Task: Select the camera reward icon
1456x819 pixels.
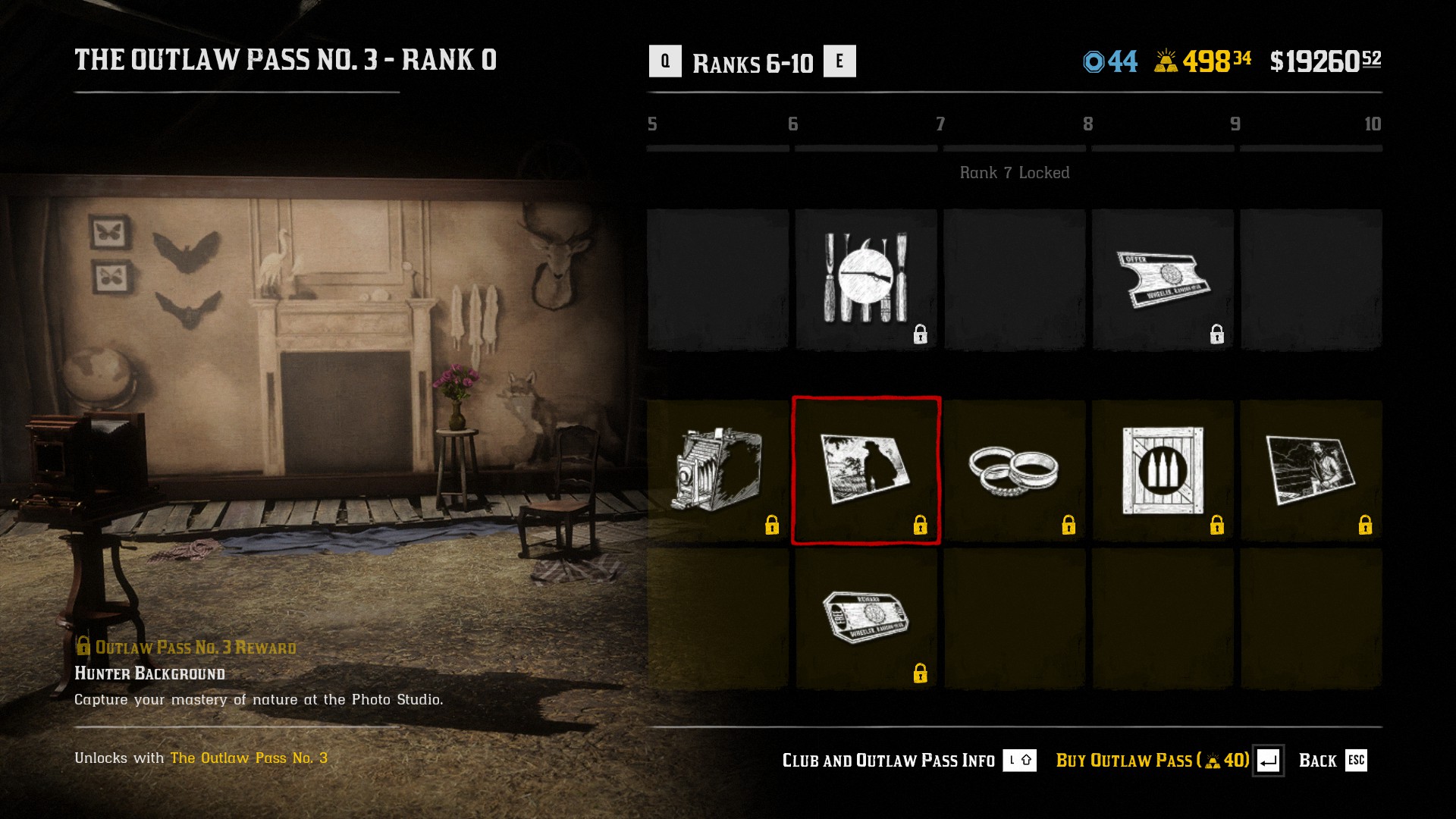Action: 718,469
